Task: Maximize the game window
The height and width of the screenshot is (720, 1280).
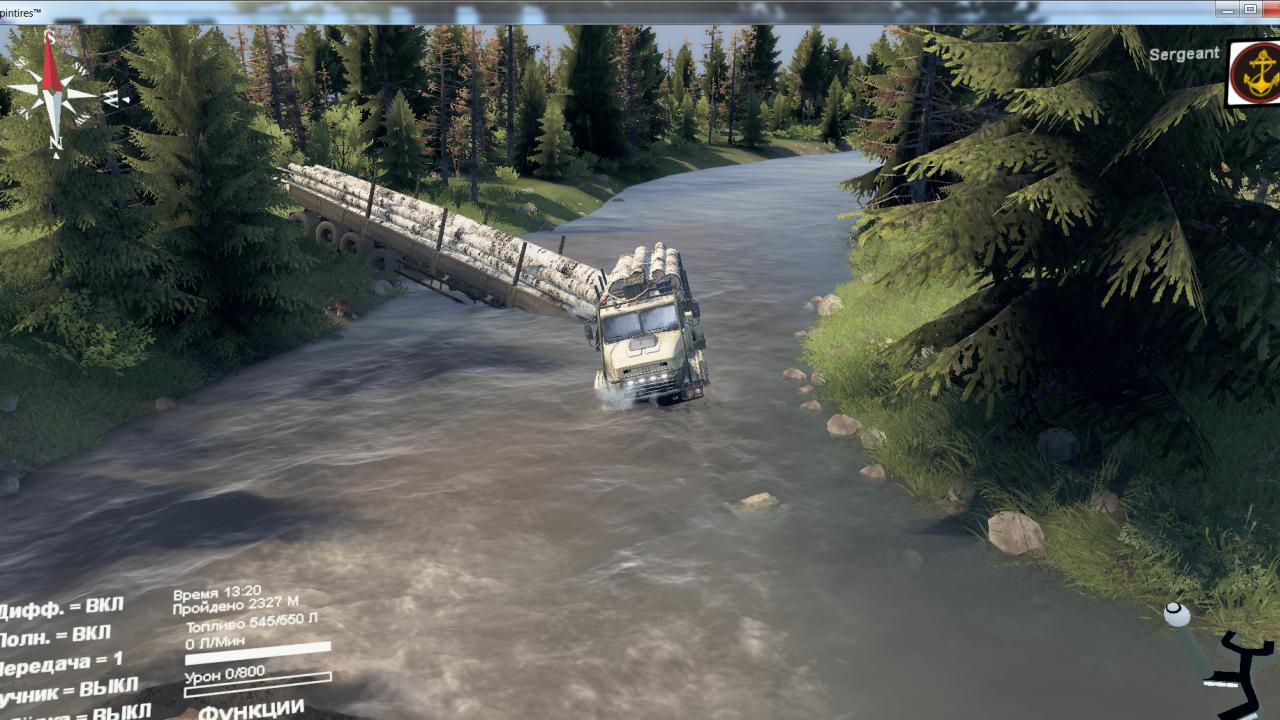Action: 1250,9
